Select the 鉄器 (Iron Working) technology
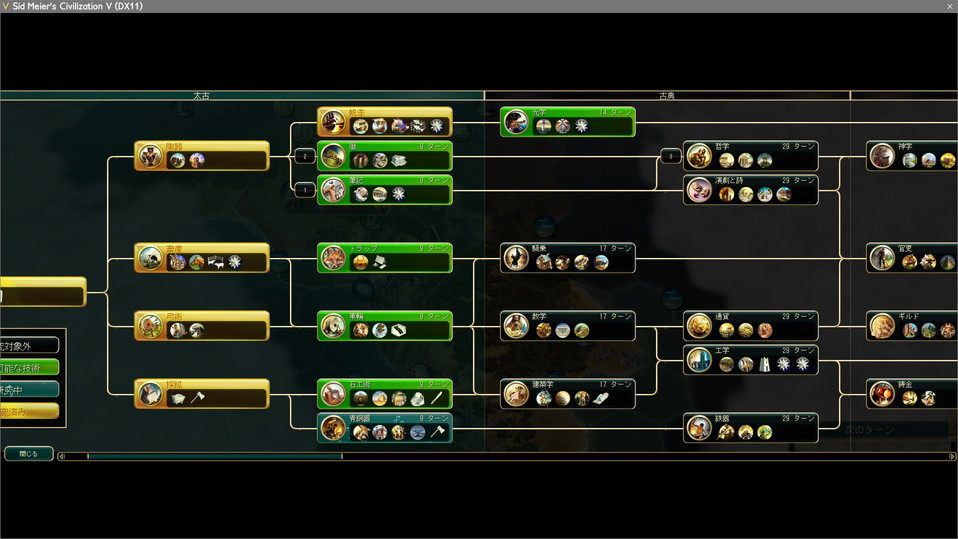This screenshot has width=958, height=539. tap(750, 428)
